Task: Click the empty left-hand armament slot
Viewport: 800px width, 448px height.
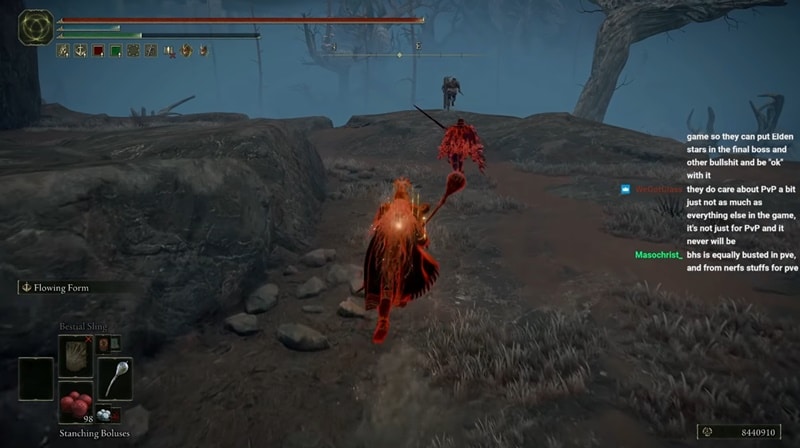Action: coord(36,378)
